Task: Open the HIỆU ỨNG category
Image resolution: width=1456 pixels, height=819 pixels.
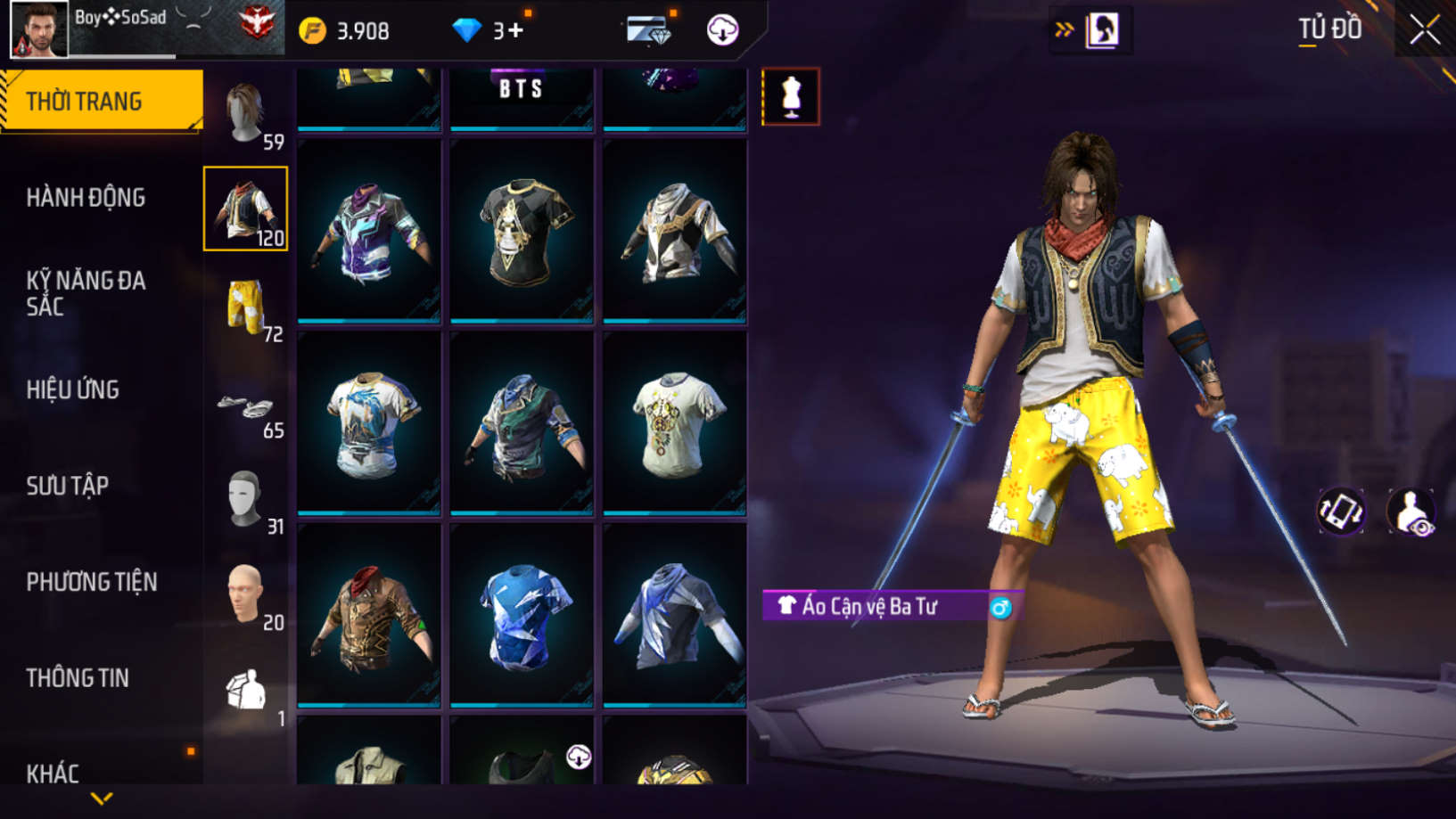Action: [73, 389]
